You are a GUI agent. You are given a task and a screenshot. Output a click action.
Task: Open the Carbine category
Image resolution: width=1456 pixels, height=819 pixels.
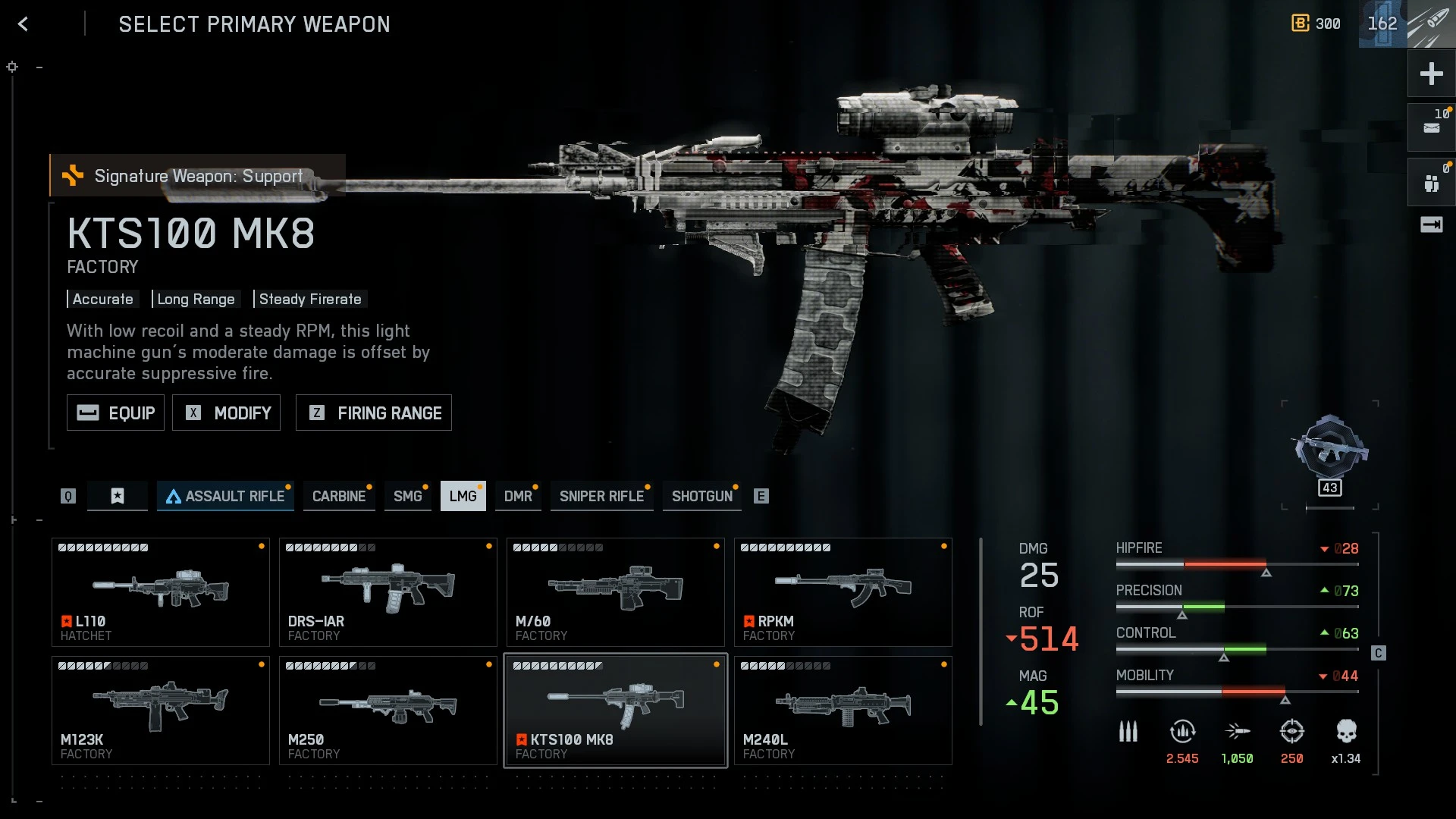(x=339, y=496)
